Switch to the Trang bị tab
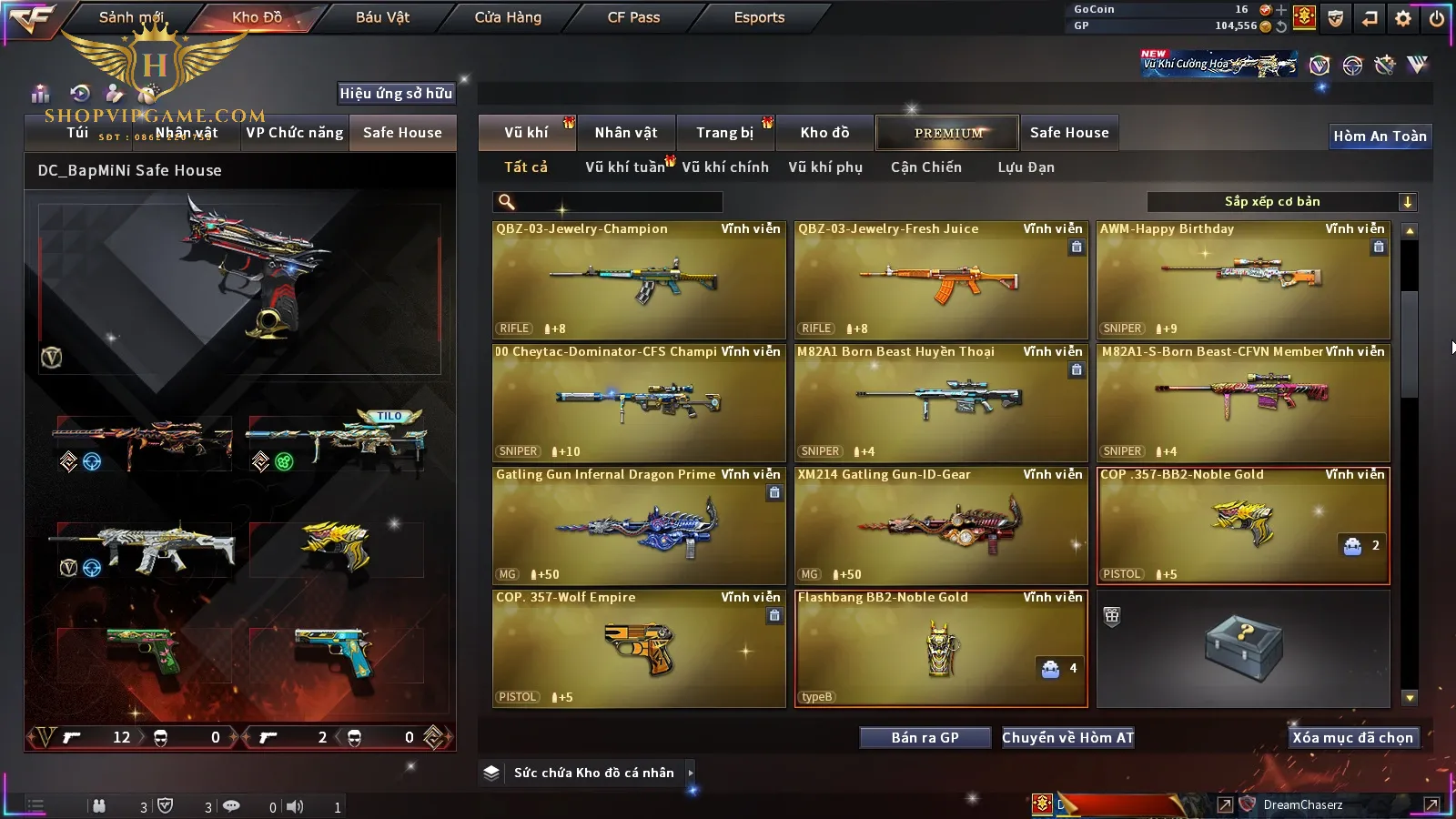The height and width of the screenshot is (819, 1456). coord(725,133)
